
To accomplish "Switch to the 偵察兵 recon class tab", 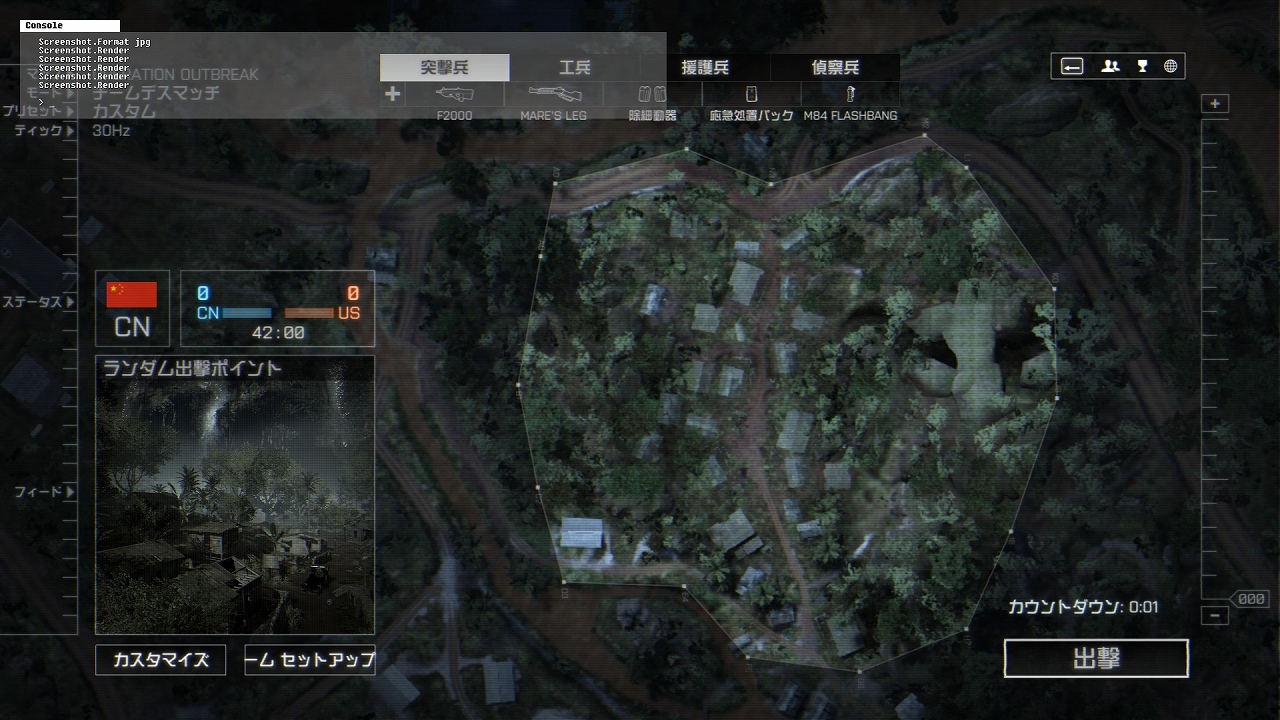I will 835,68.
